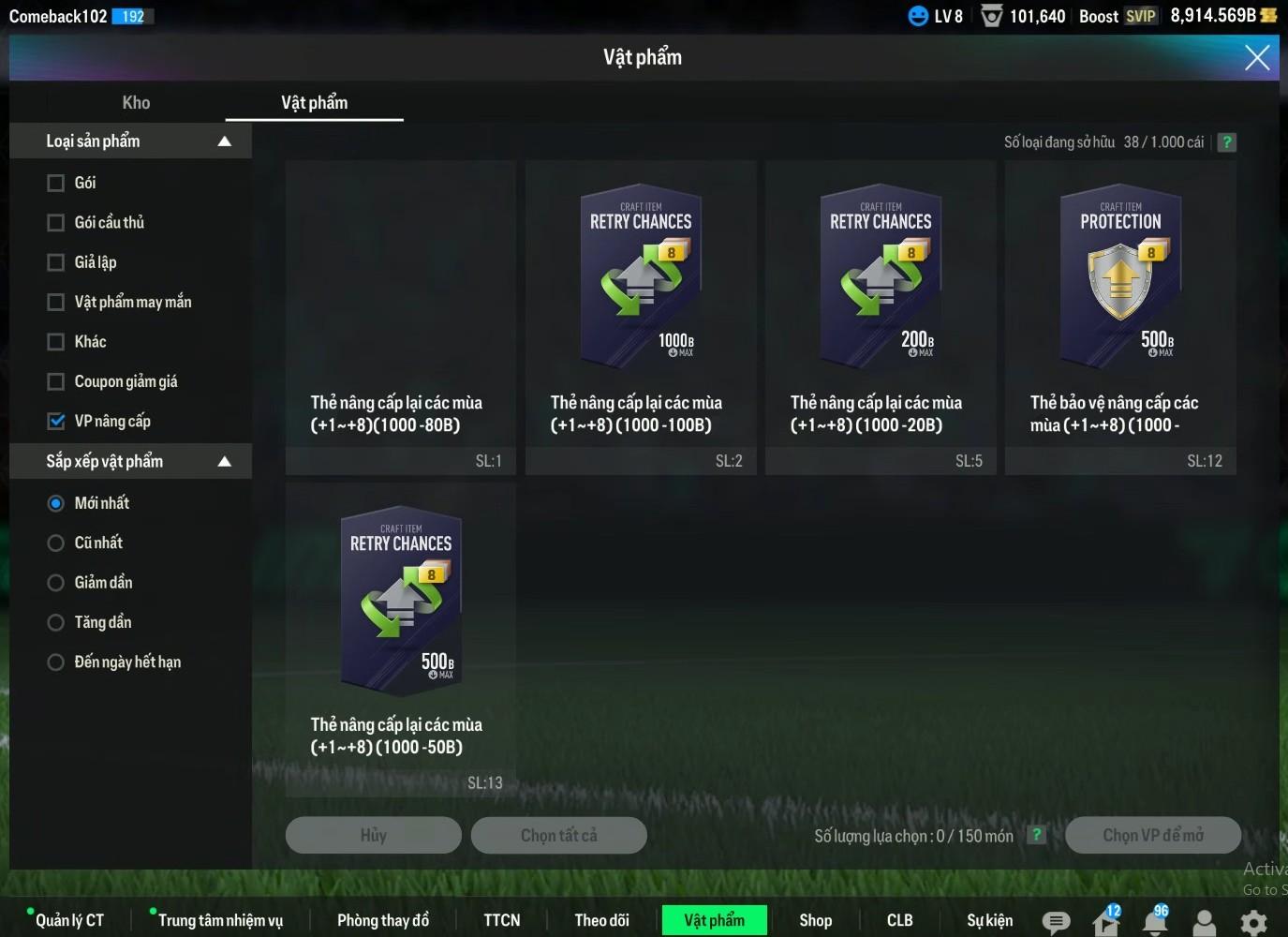1288x937 pixels.
Task: Select sorting by Đến ngày hết hạn
Action: [x=56, y=662]
